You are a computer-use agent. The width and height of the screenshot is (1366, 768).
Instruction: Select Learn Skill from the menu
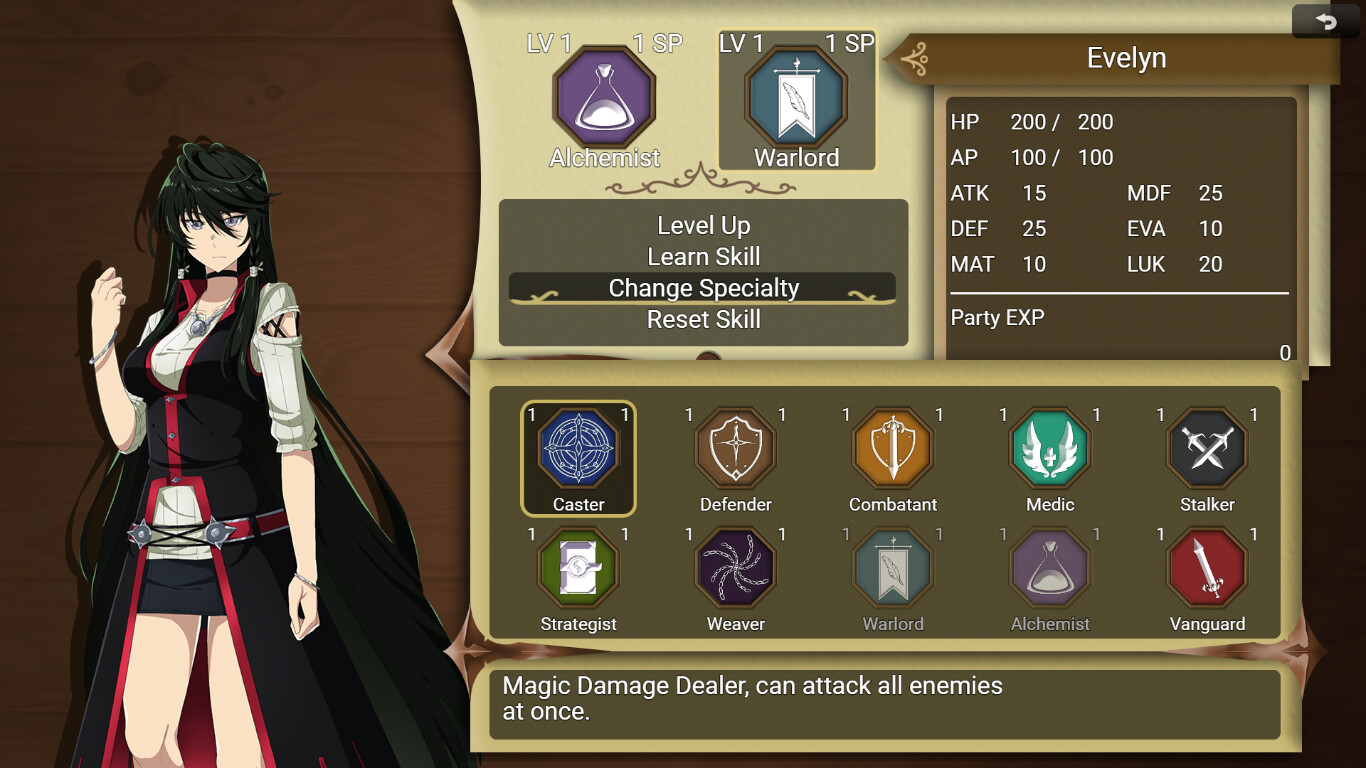(x=703, y=256)
